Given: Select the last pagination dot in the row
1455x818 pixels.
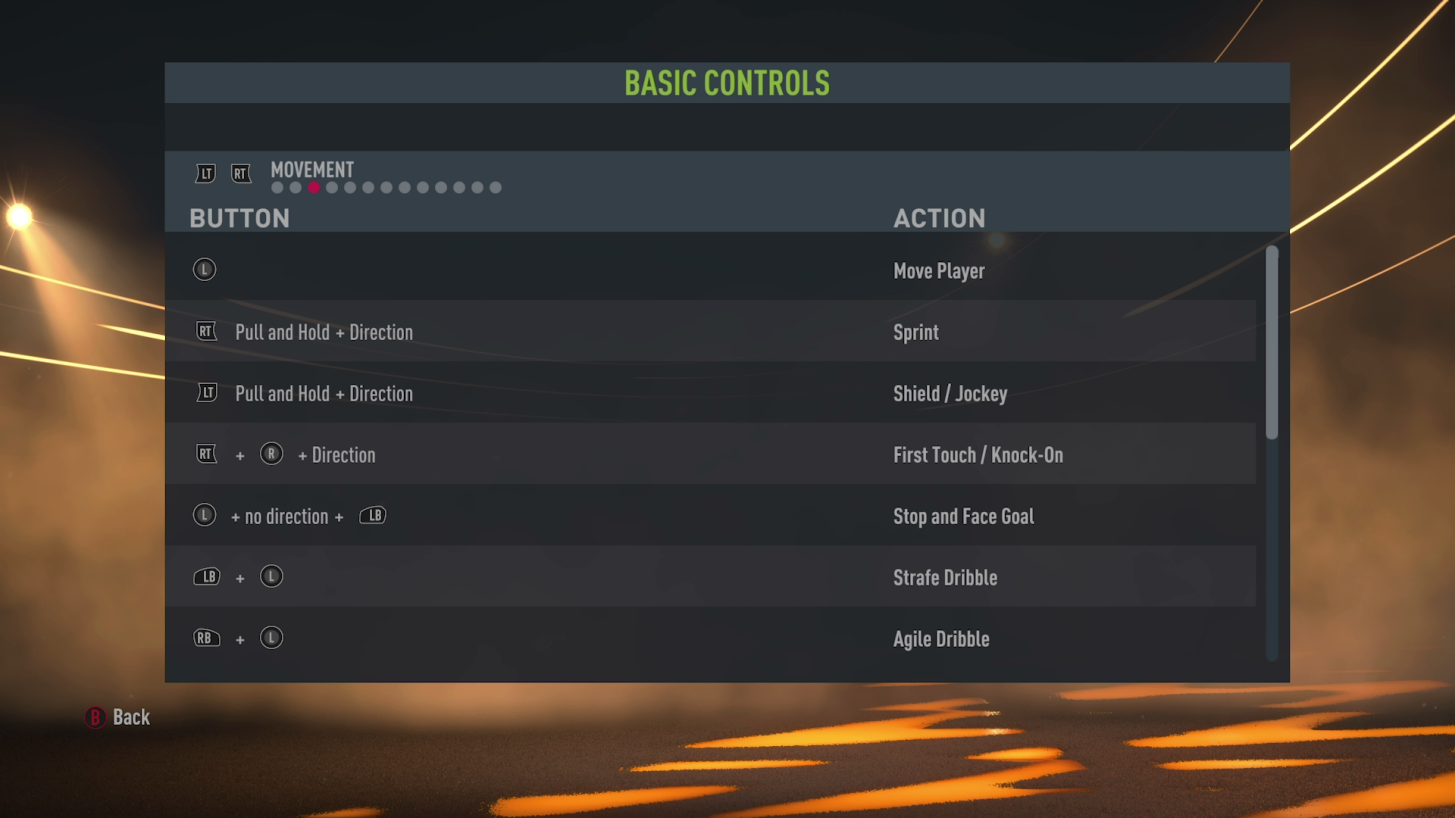Looking at the screenshot, I should pyautogui.click(x=495, y=187).
